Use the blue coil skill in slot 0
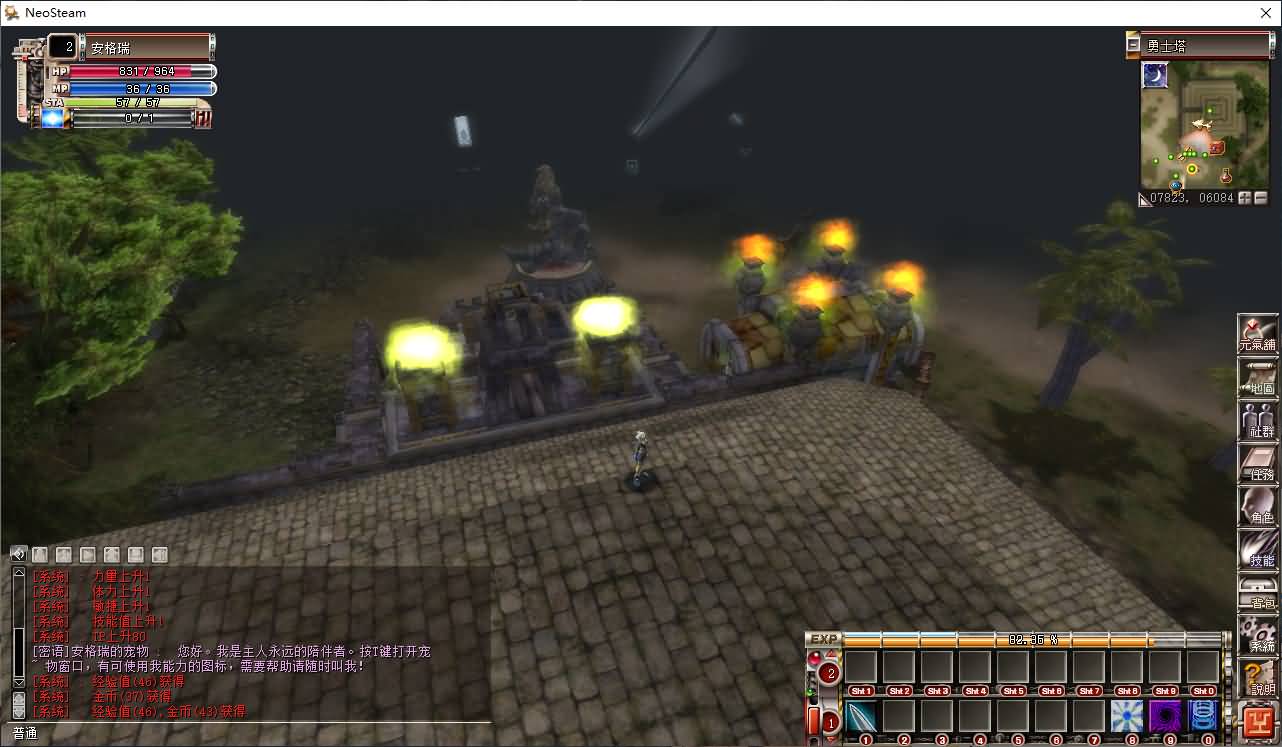 click(1203, 716)
